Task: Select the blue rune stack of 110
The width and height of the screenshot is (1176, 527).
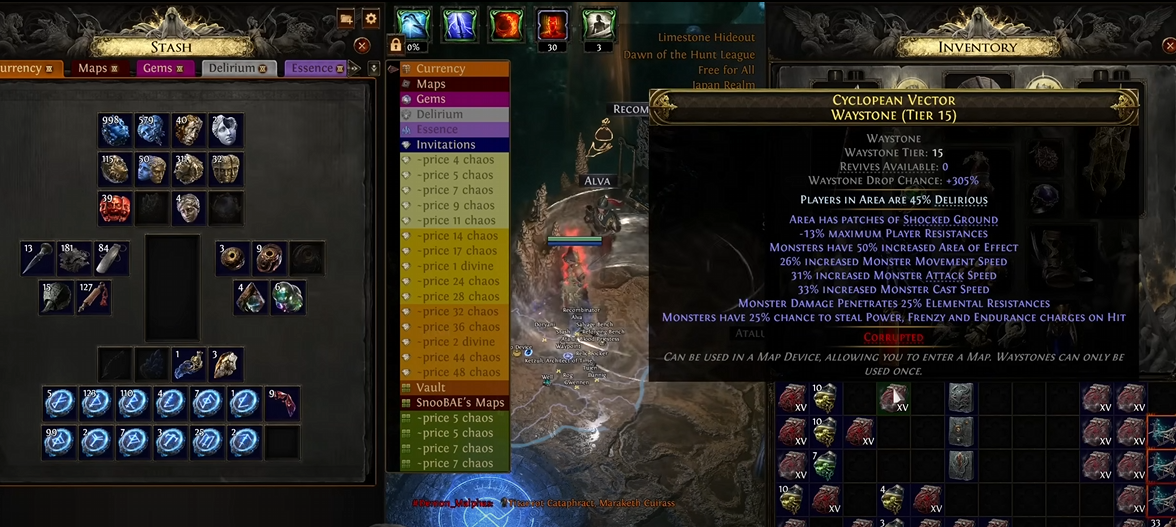Action: tap(133, 404)
